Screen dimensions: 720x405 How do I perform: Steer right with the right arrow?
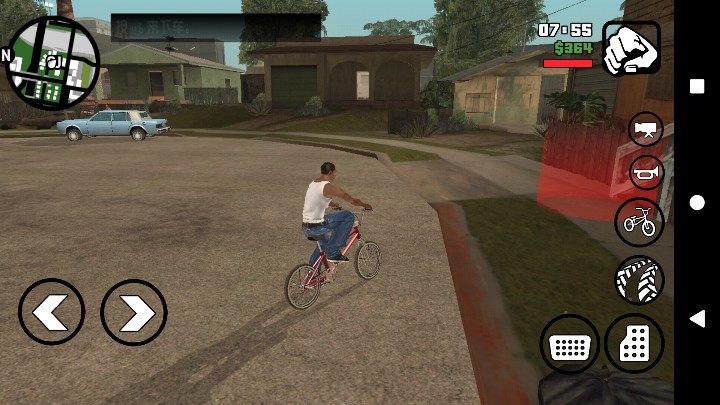click(134, 312)
